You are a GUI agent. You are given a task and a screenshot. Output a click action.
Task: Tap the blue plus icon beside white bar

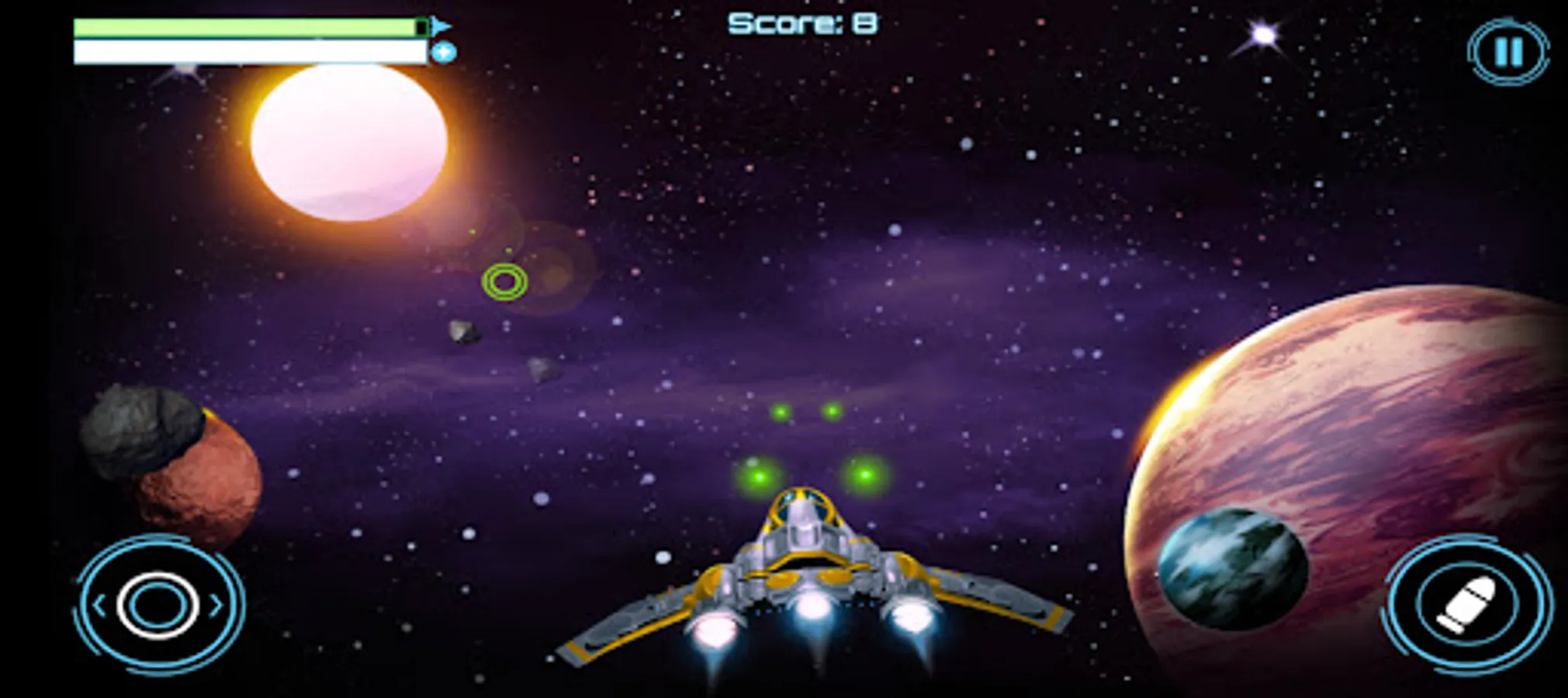pos(444,52)
